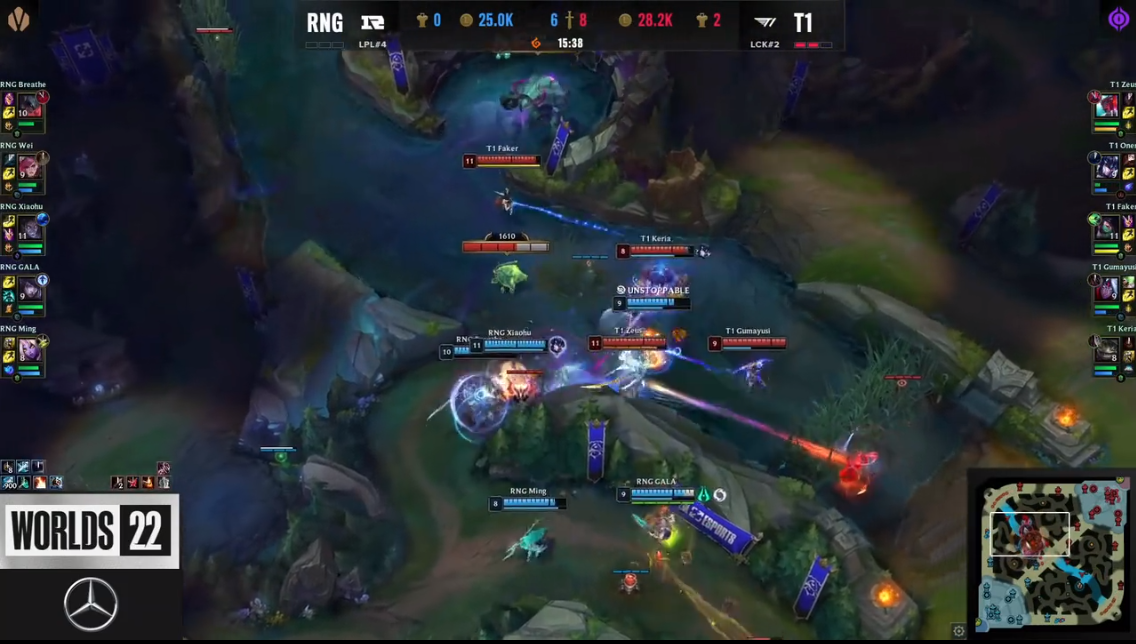
Task: Select T1 Faker's champion portrait
Action: point(1107,228)
